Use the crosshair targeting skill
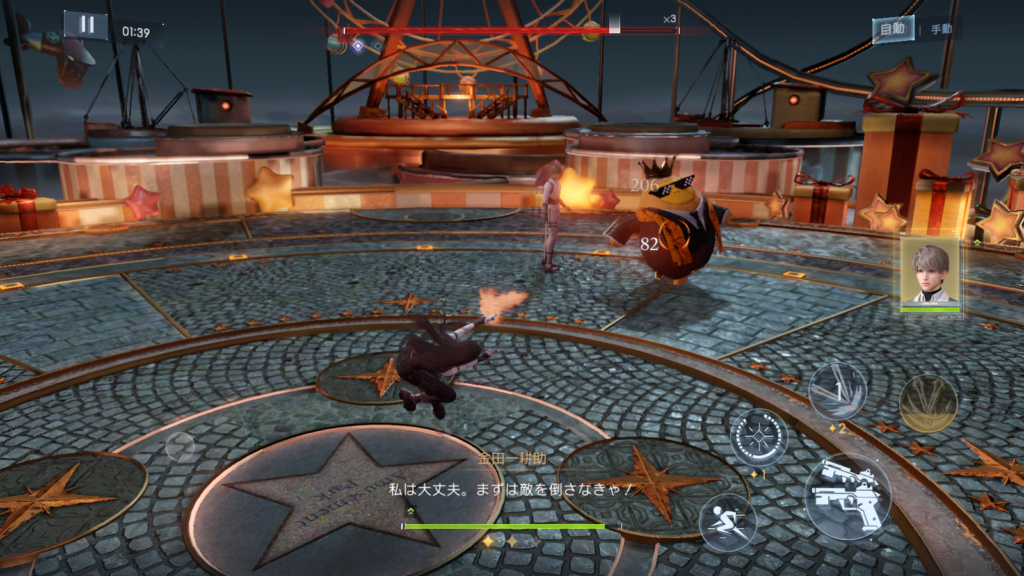 click(x=758, y=438)
